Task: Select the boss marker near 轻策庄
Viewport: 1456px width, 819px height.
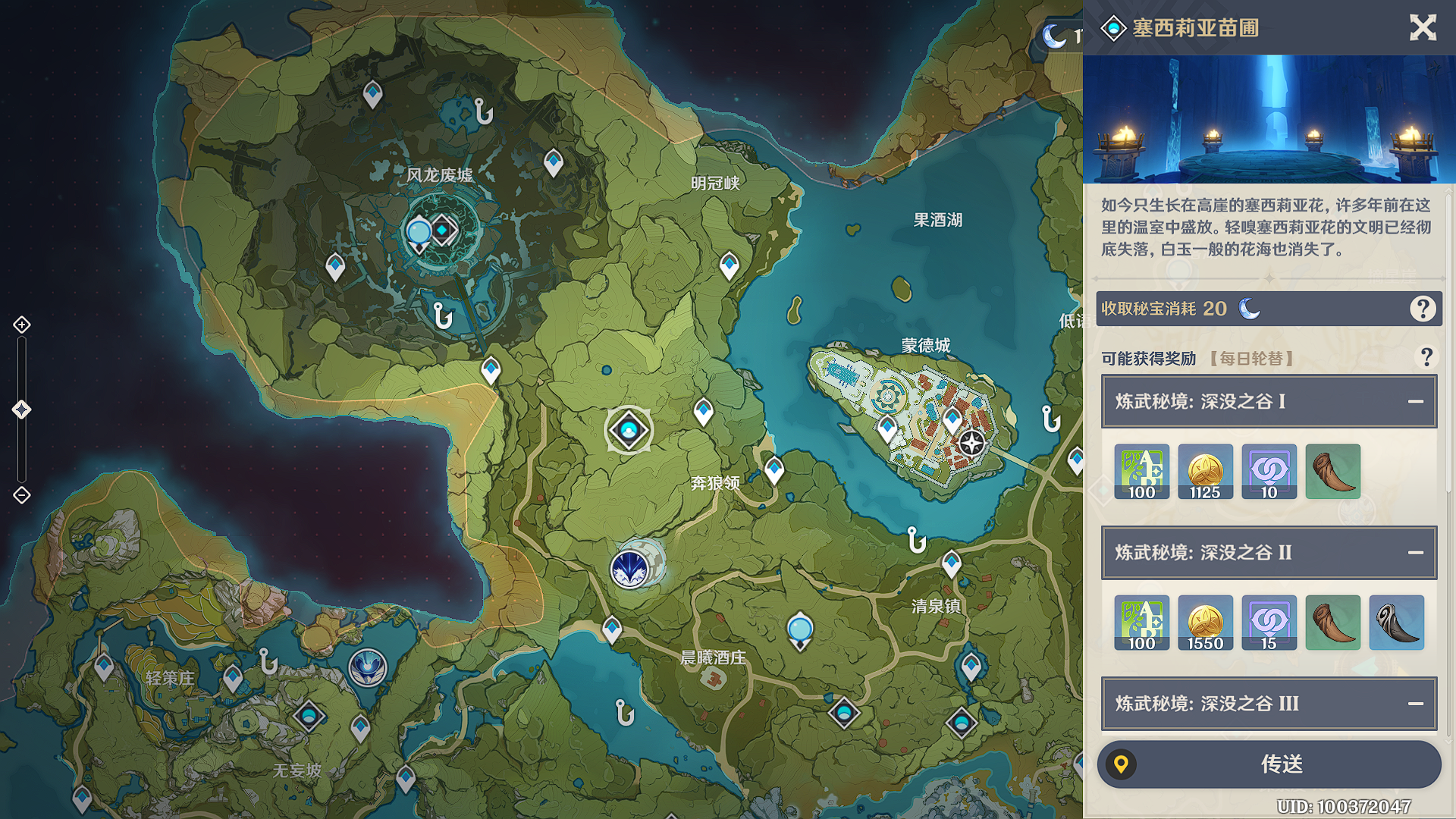Action: pos(368,668)
